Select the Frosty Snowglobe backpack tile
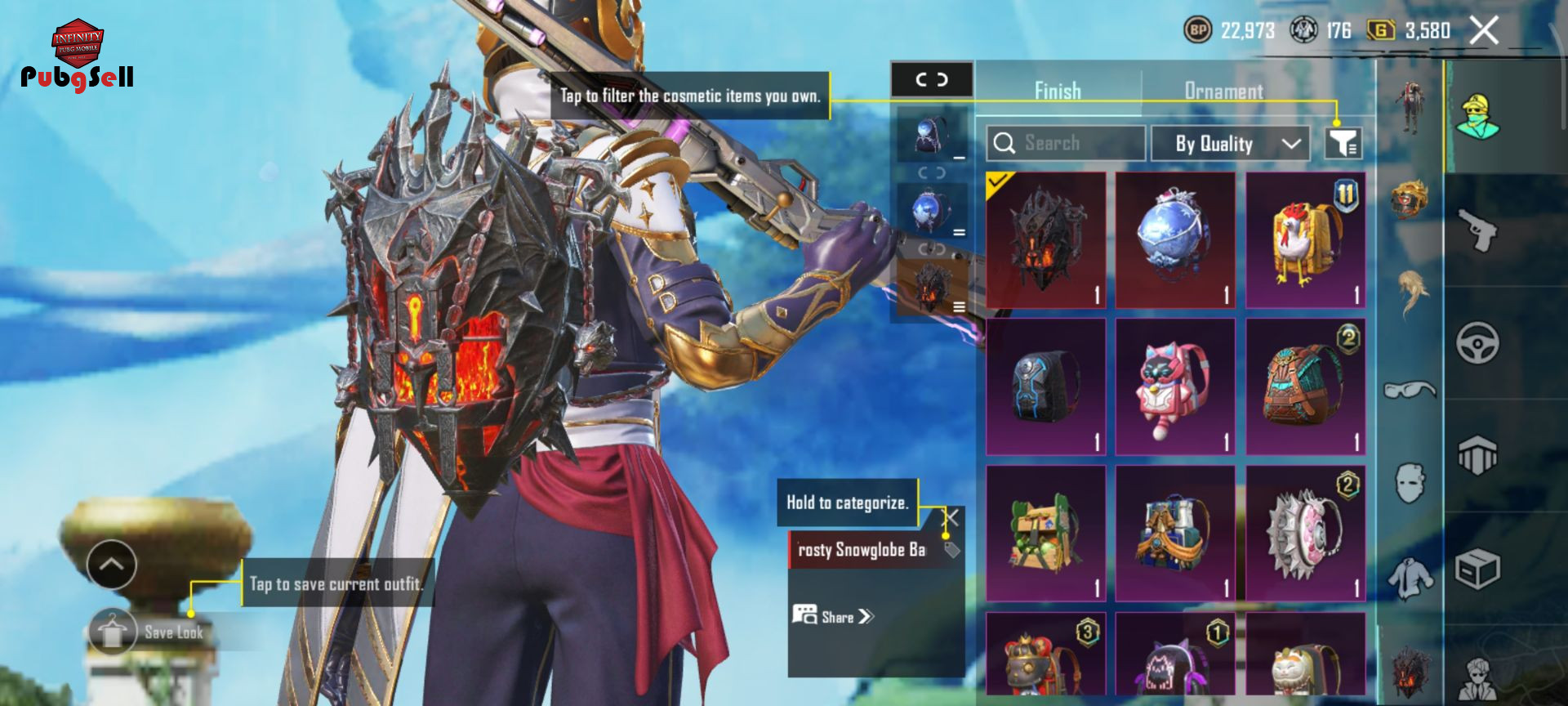 1175,239
